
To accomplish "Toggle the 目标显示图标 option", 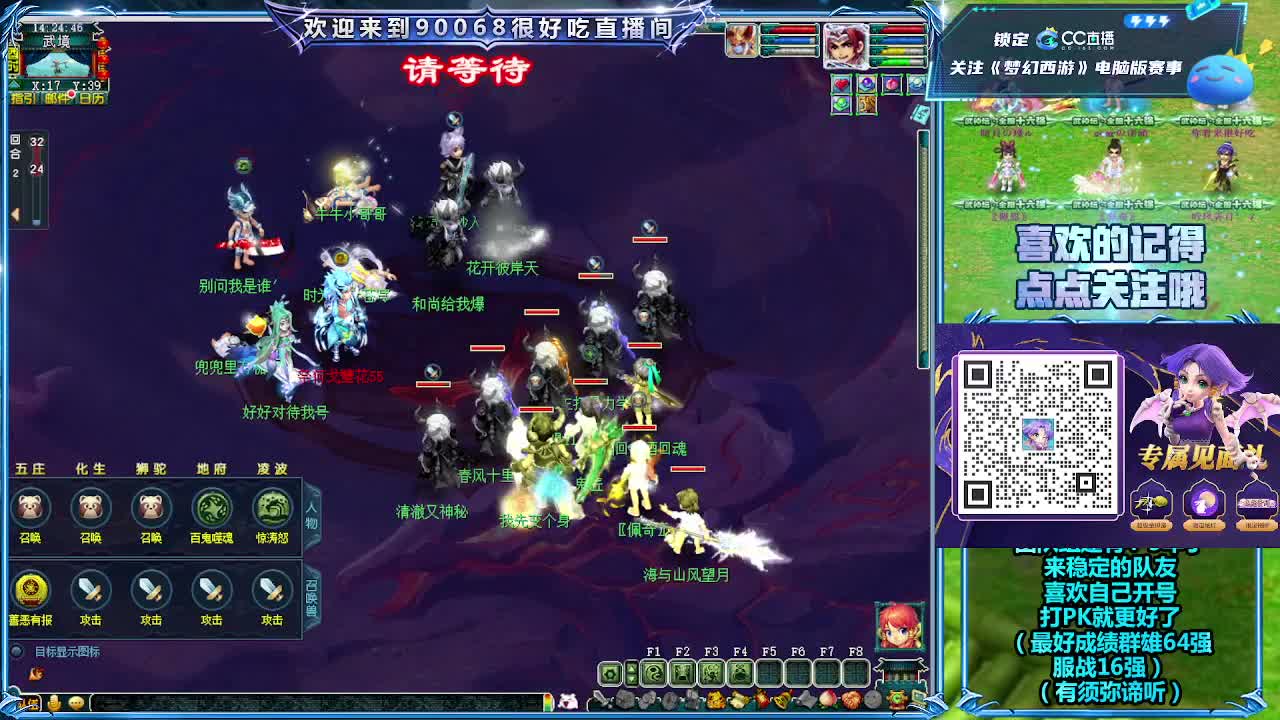I will 16,652.
